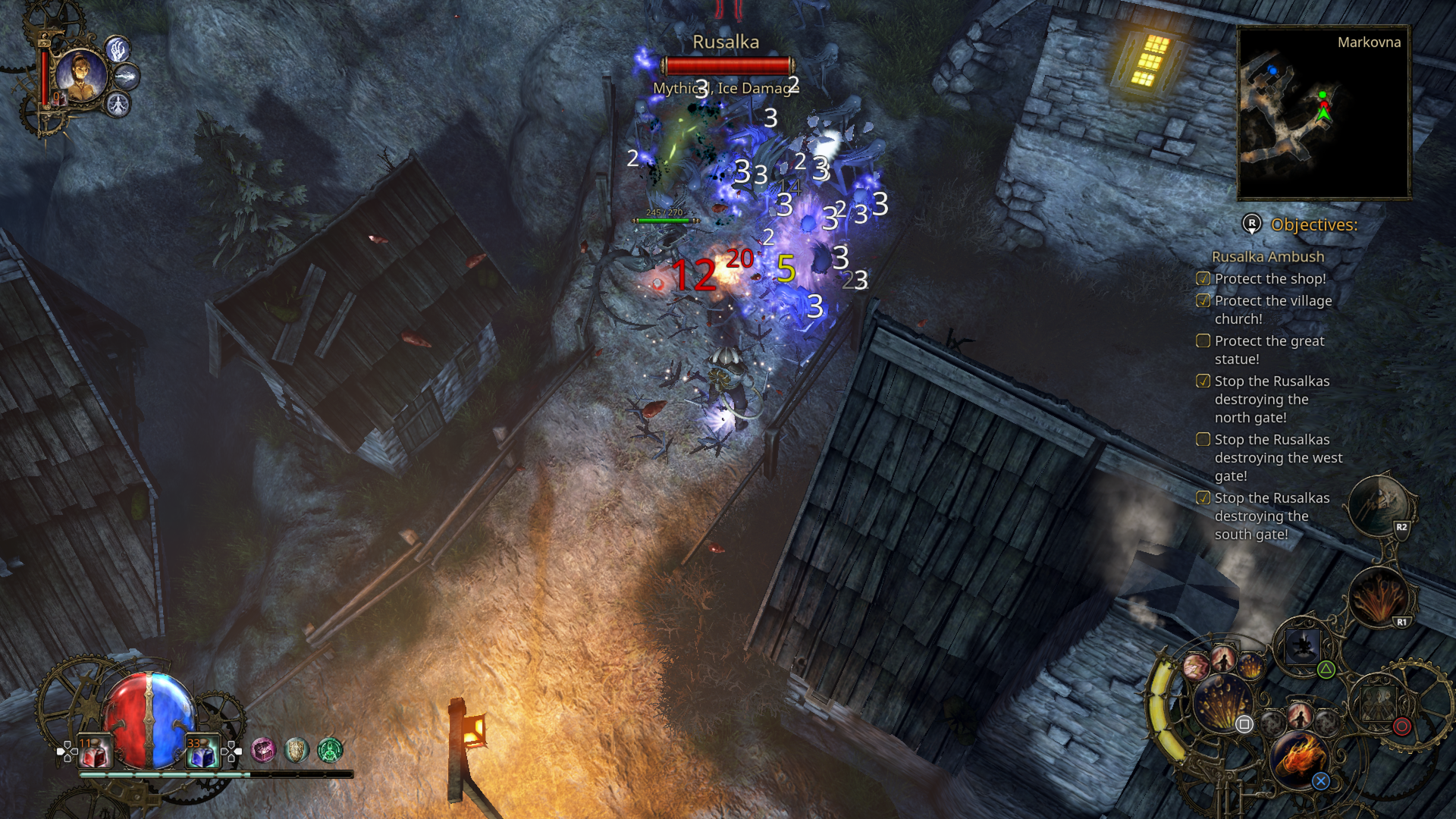This screenshot has height=819, width=1456.
Task: Toggle the west gate objective checkbox
Action: 1204,440
